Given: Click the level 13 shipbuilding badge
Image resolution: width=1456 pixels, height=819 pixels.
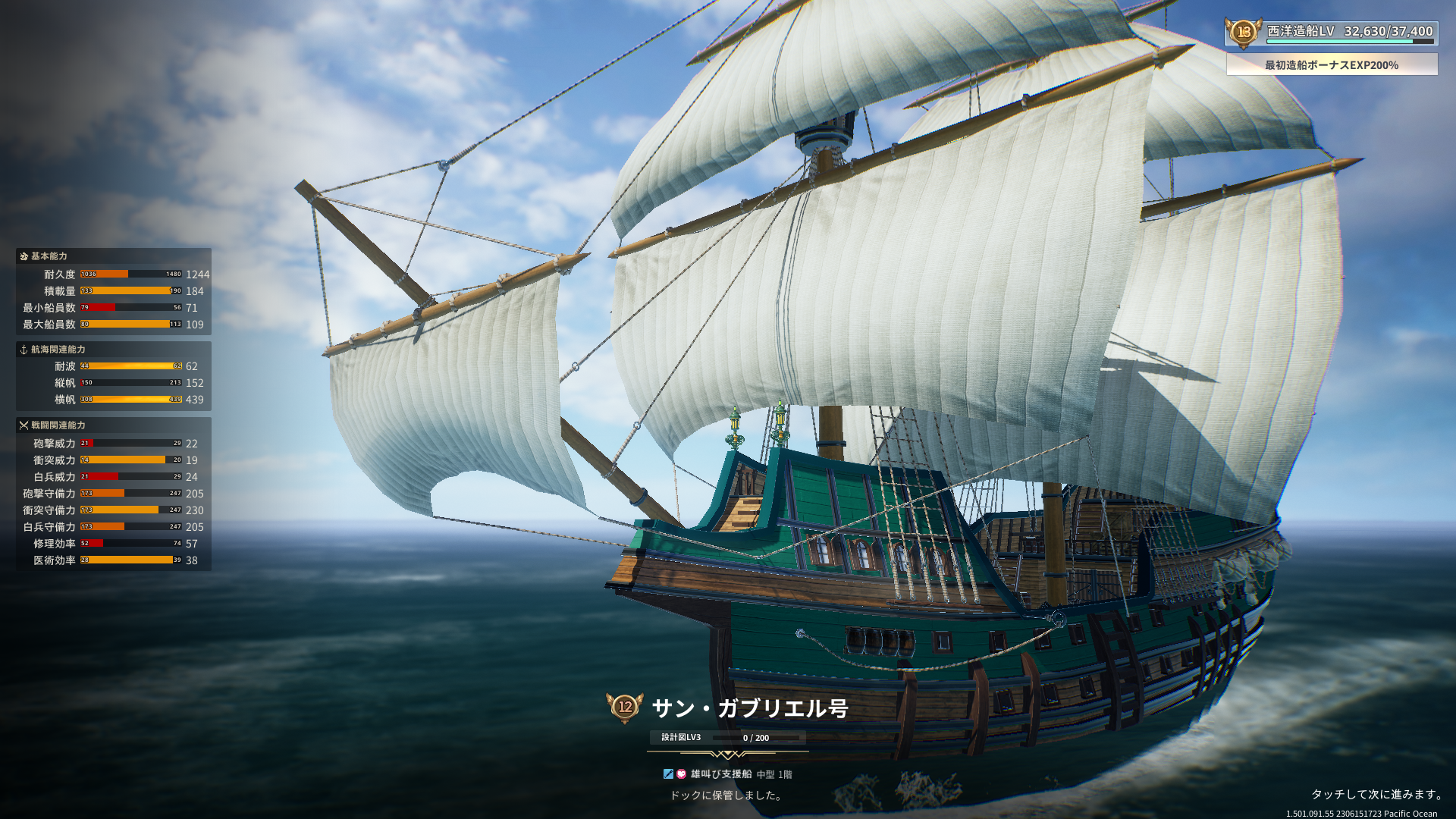Looking at the screenshot, I should [1244, 32].
